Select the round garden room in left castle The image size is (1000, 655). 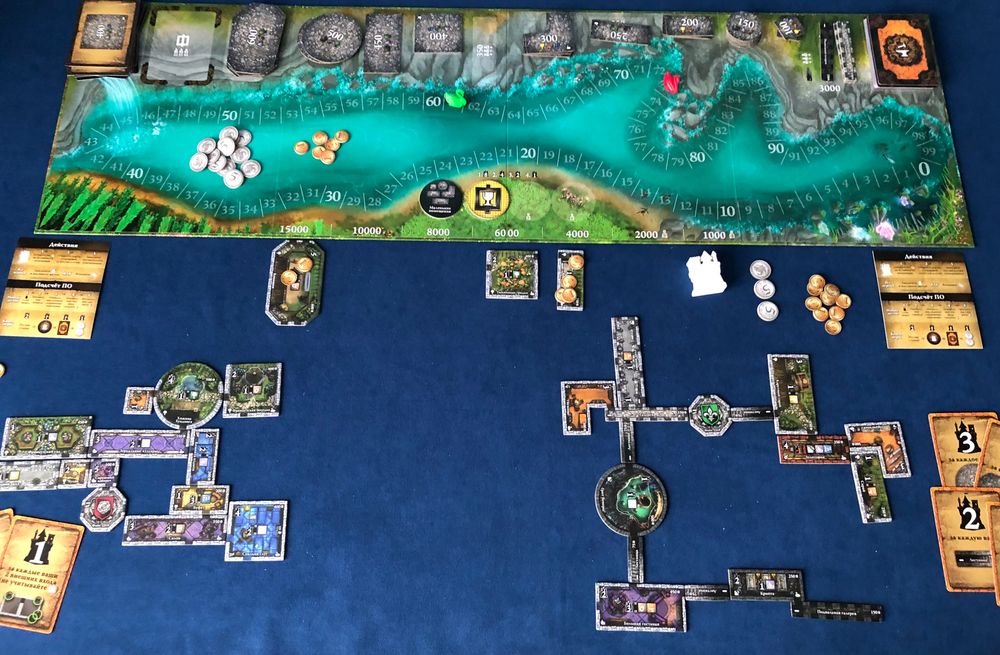189,393
